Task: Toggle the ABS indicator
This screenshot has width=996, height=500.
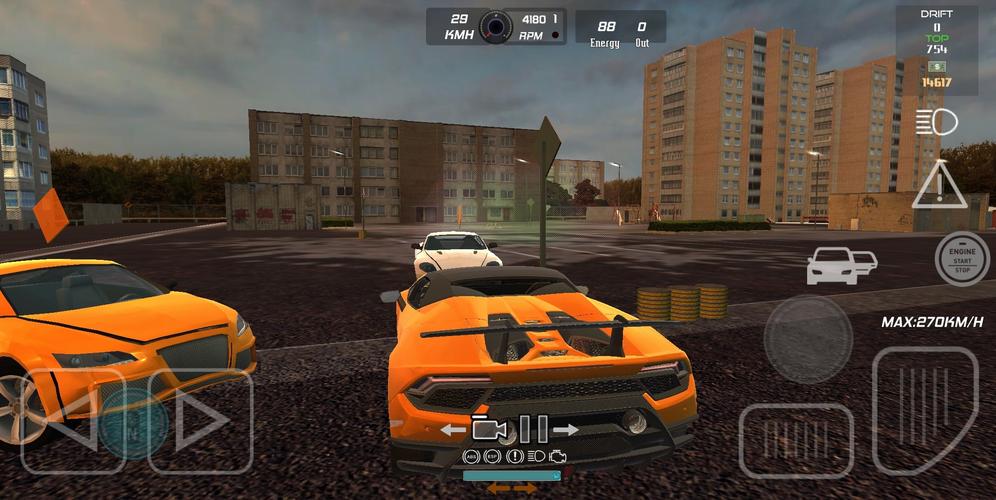Action: coord(472,456)
